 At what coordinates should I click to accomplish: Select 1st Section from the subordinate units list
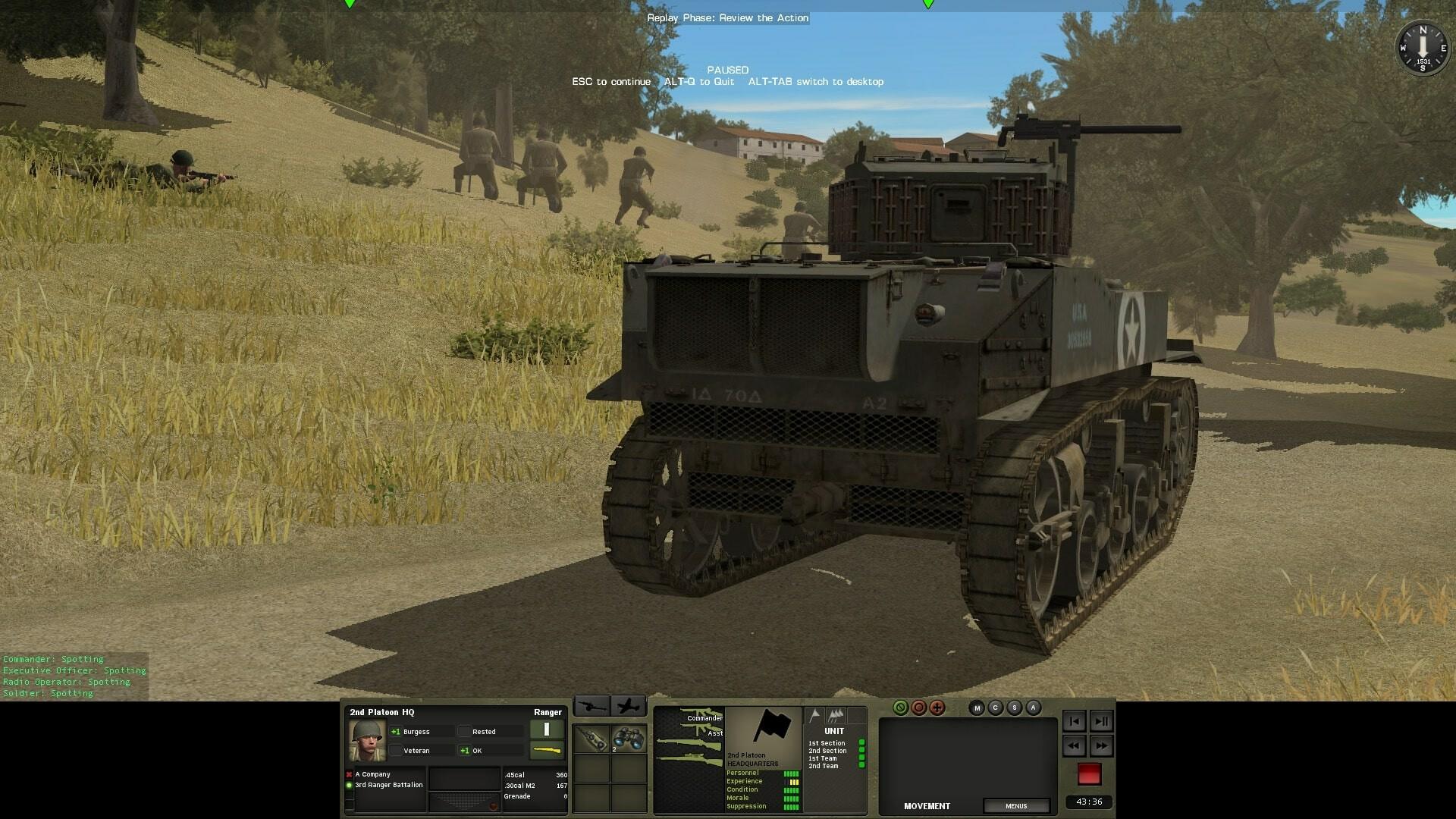827,743
